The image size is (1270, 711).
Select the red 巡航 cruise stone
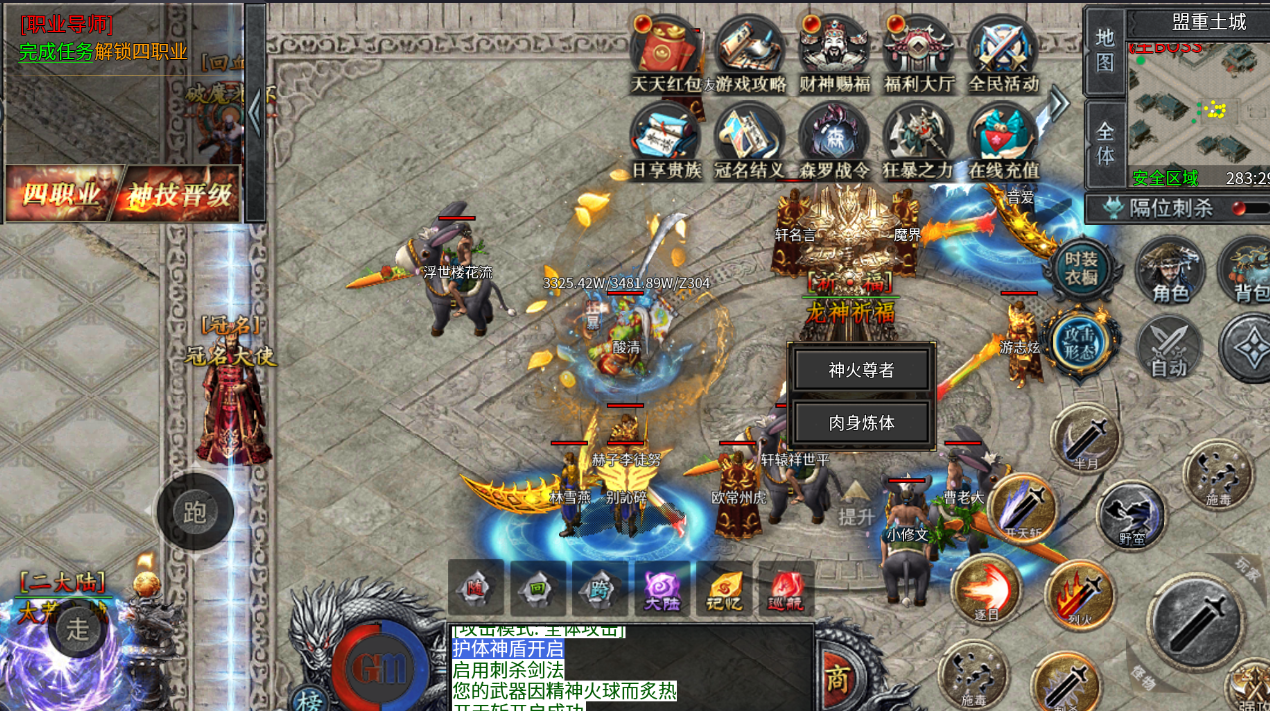786,588
